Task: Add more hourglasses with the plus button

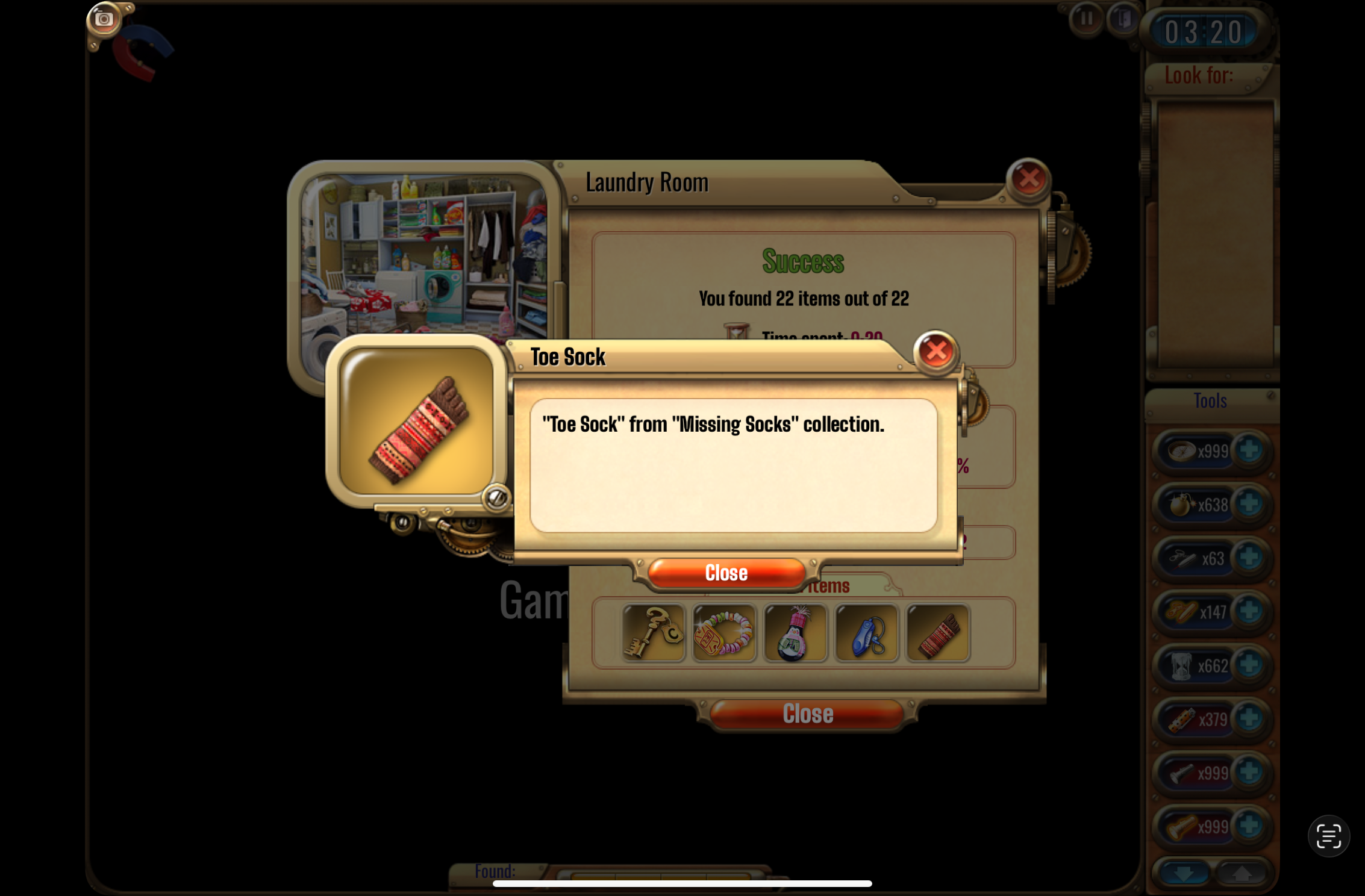Action: pos(1249,665)
